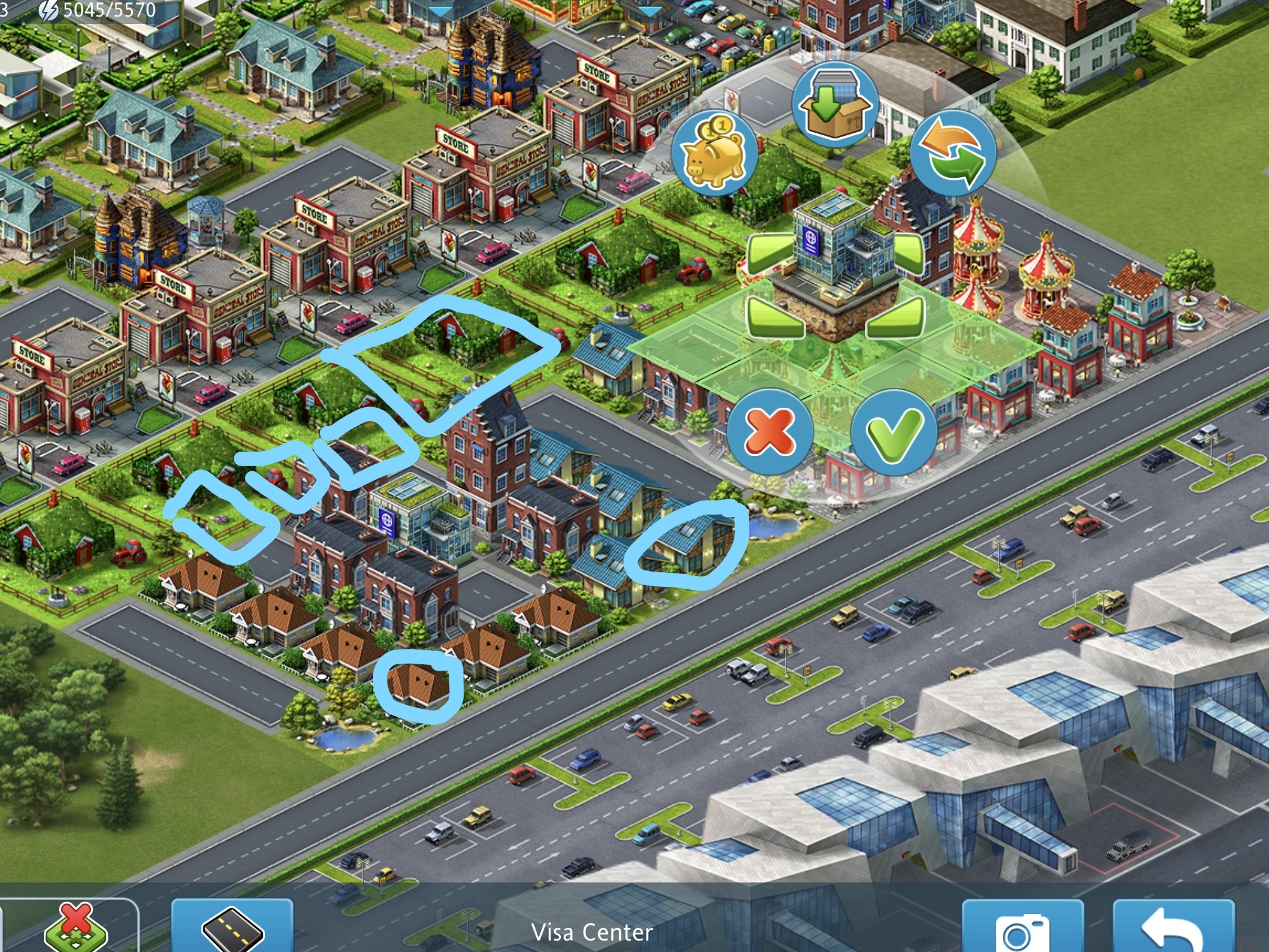Nudge building with the down-left green arrow
The image size is (1269, 952).
[x=775, y=318]
